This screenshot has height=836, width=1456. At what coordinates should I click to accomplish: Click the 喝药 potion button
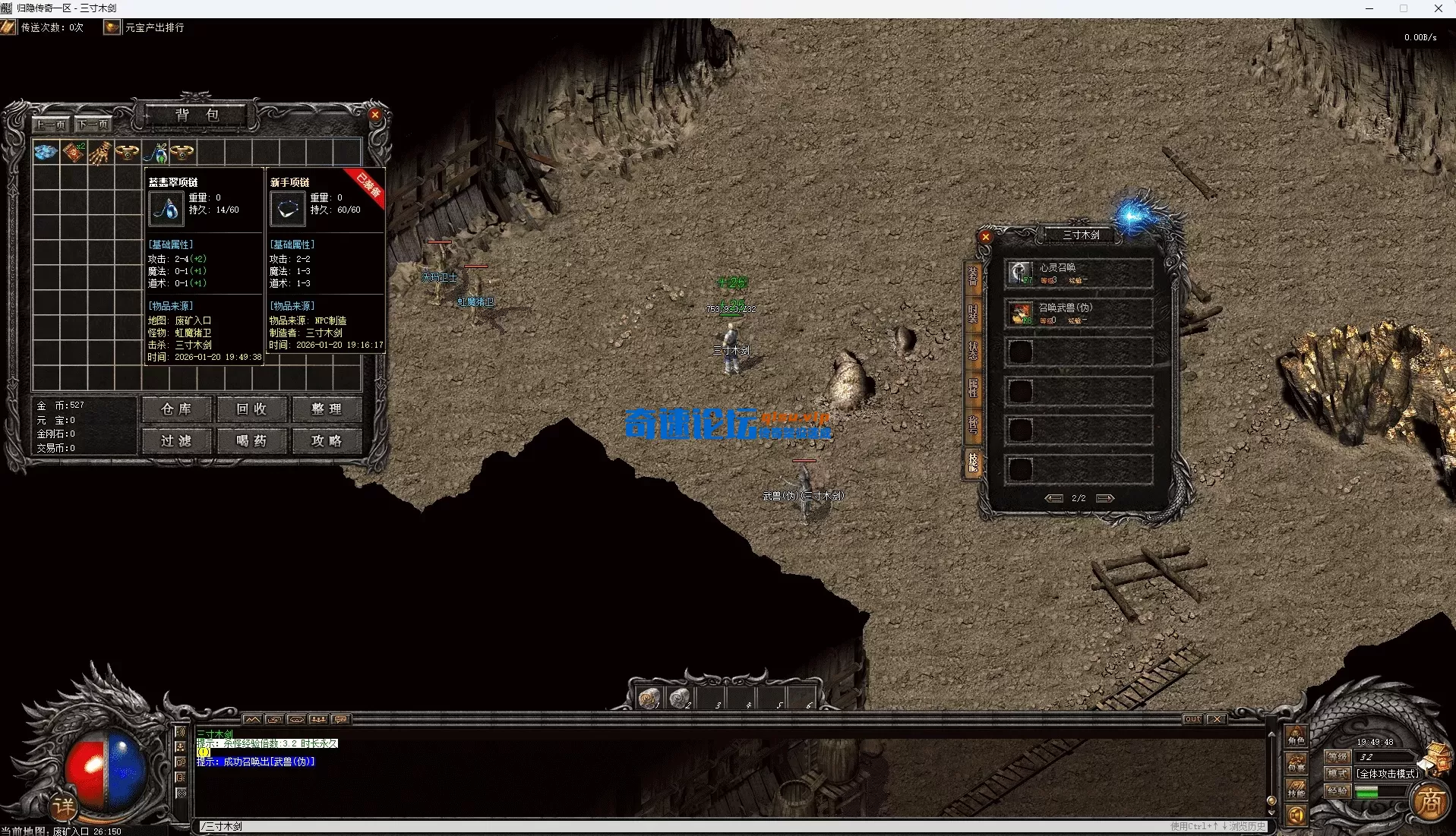[x=251, y=441]
